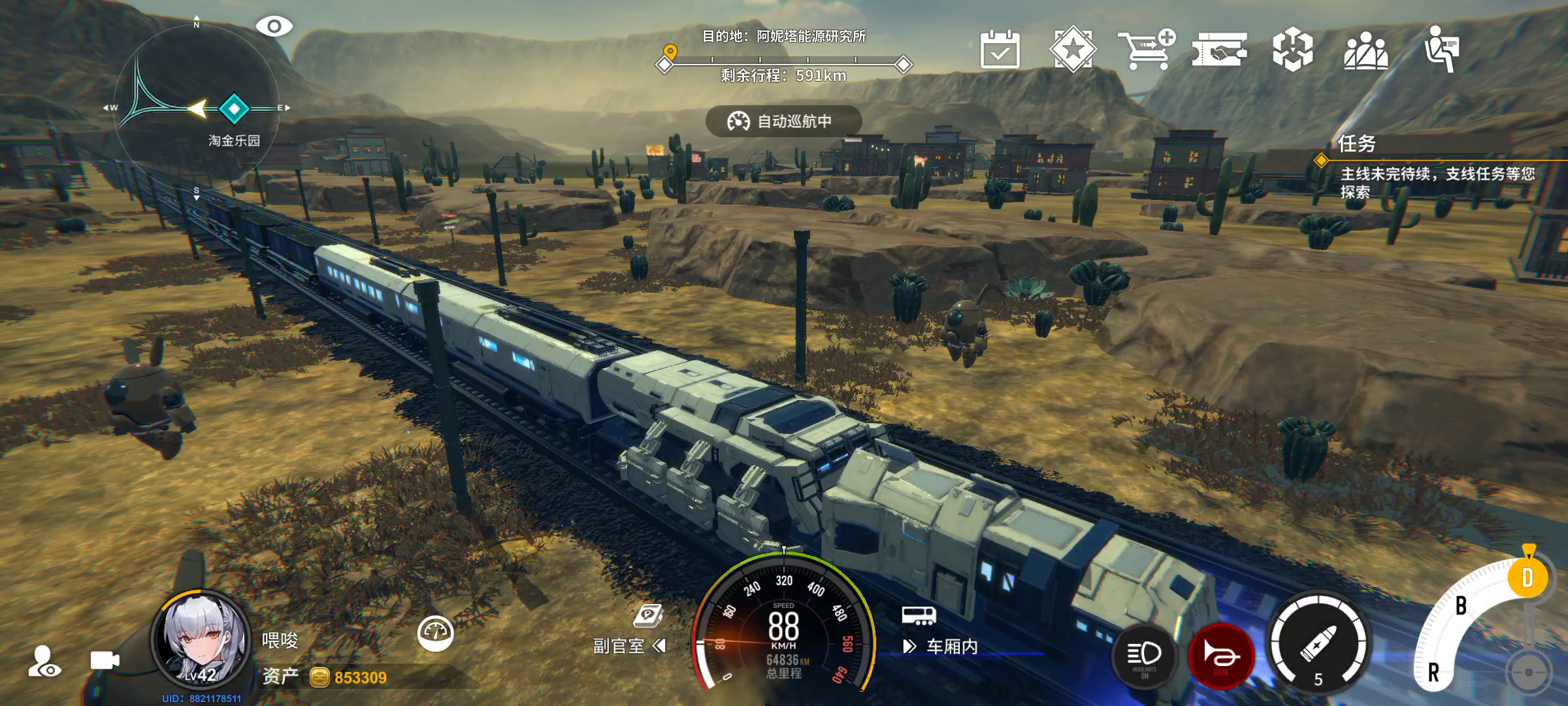This screenshot has height=706, width=1568.
Task: Open the star badge menu
Action: coord(1073,49)
